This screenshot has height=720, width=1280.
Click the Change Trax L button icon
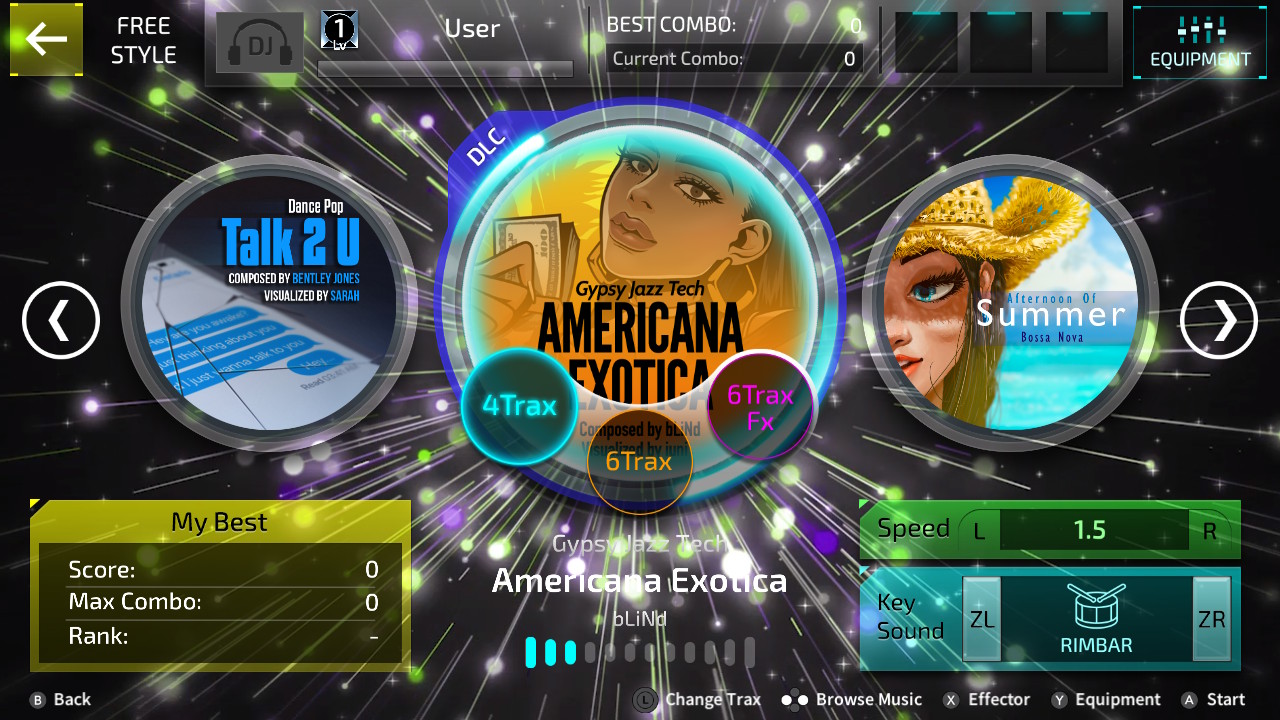coord(645,699)
